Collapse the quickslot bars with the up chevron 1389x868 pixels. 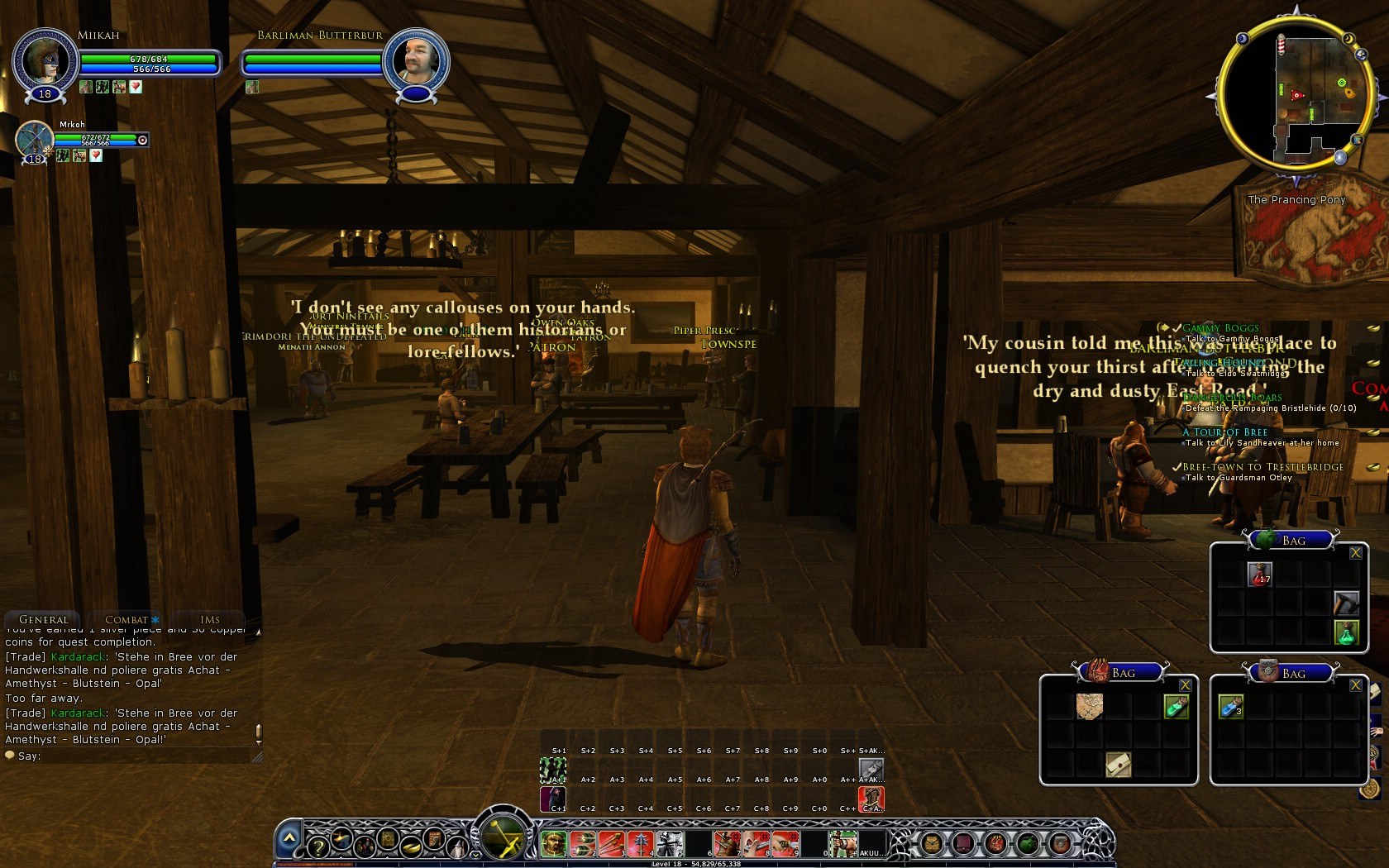[290, 837]
